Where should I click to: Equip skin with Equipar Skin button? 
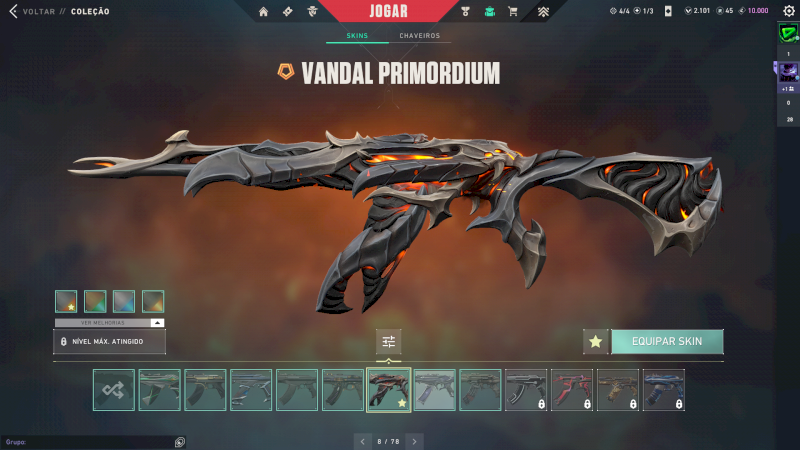[x=667, y=342]
